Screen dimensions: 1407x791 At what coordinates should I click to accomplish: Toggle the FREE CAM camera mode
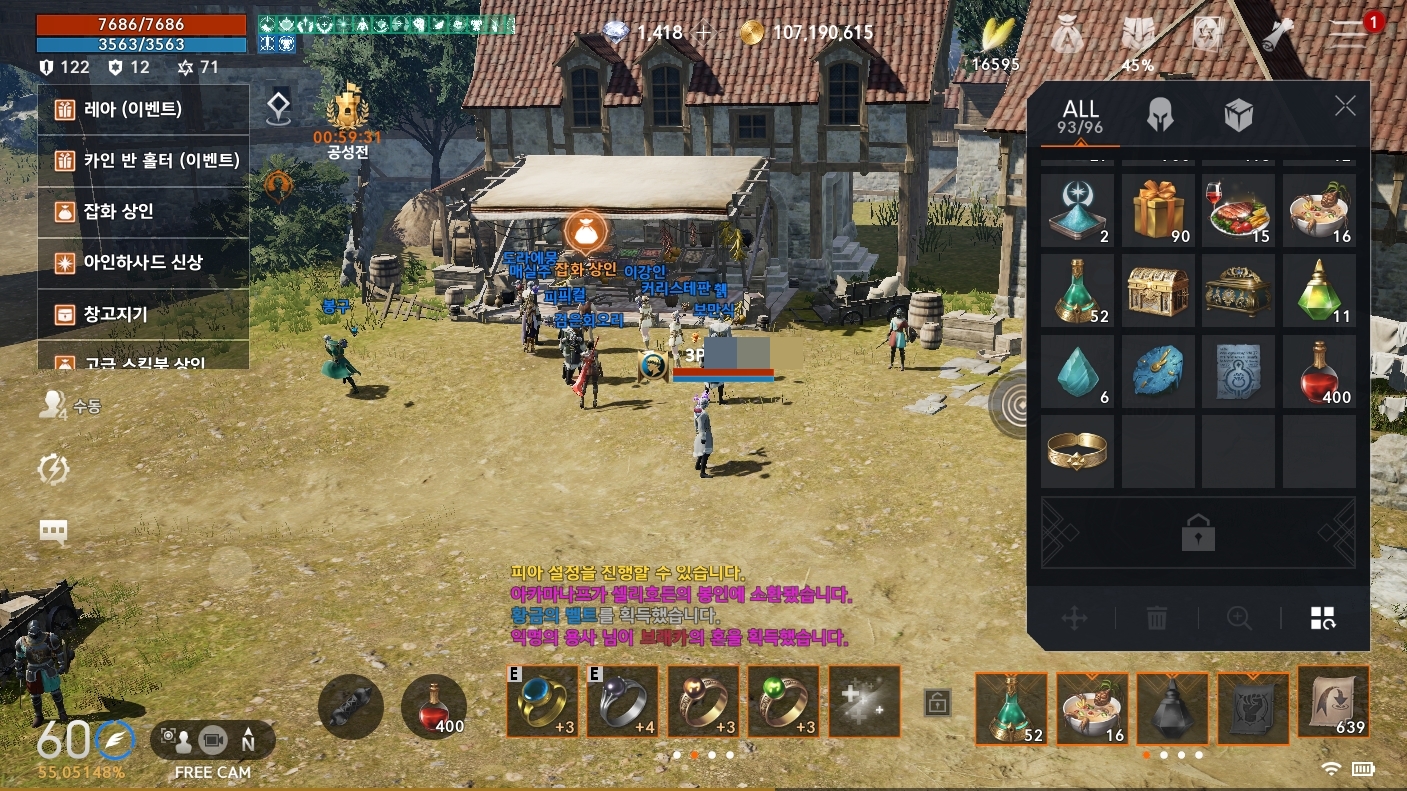coord(212,741)
